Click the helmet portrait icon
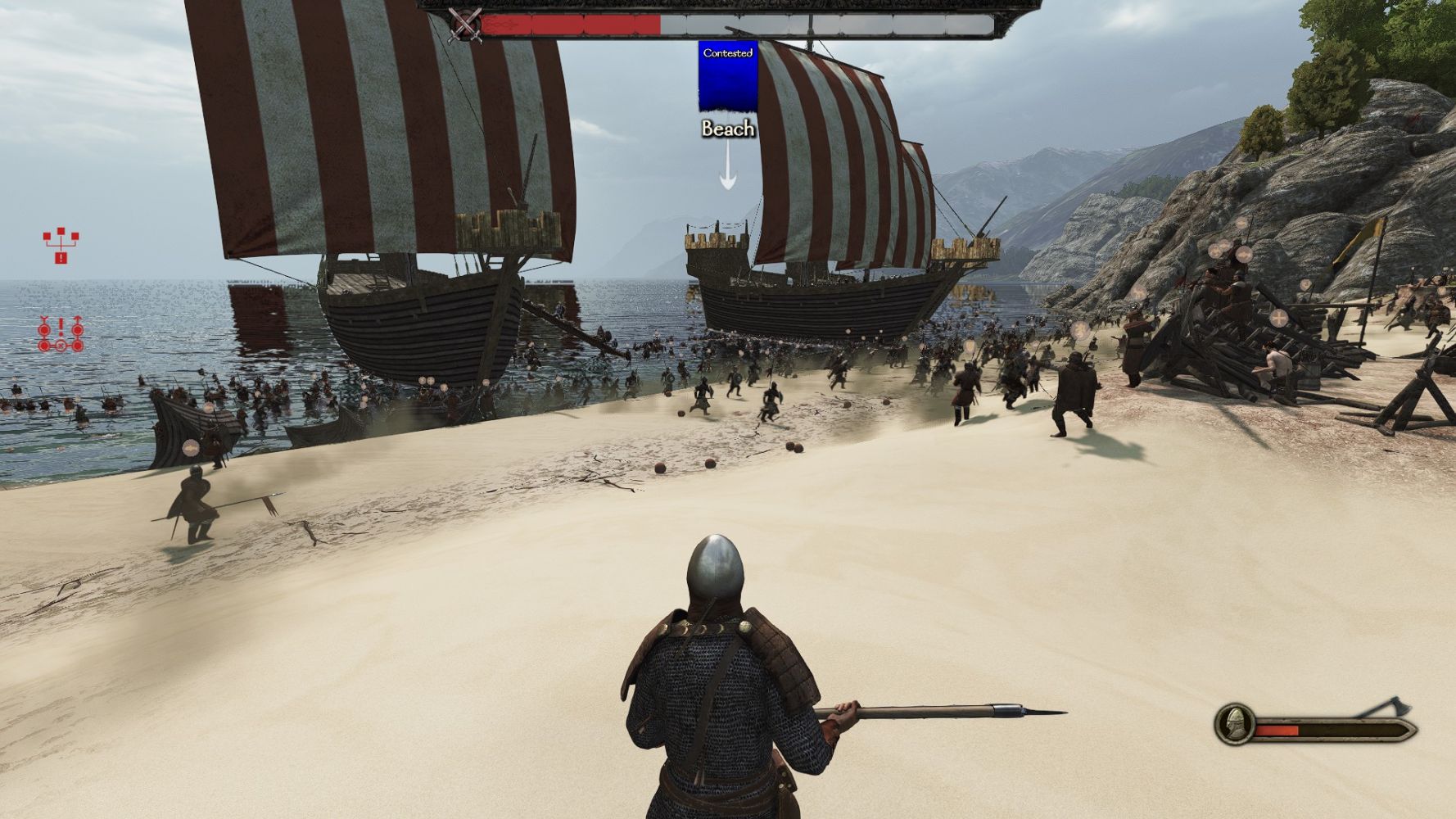This screenshot has height=819, width=1456. pyautogui.click(x=1232, y=724)
